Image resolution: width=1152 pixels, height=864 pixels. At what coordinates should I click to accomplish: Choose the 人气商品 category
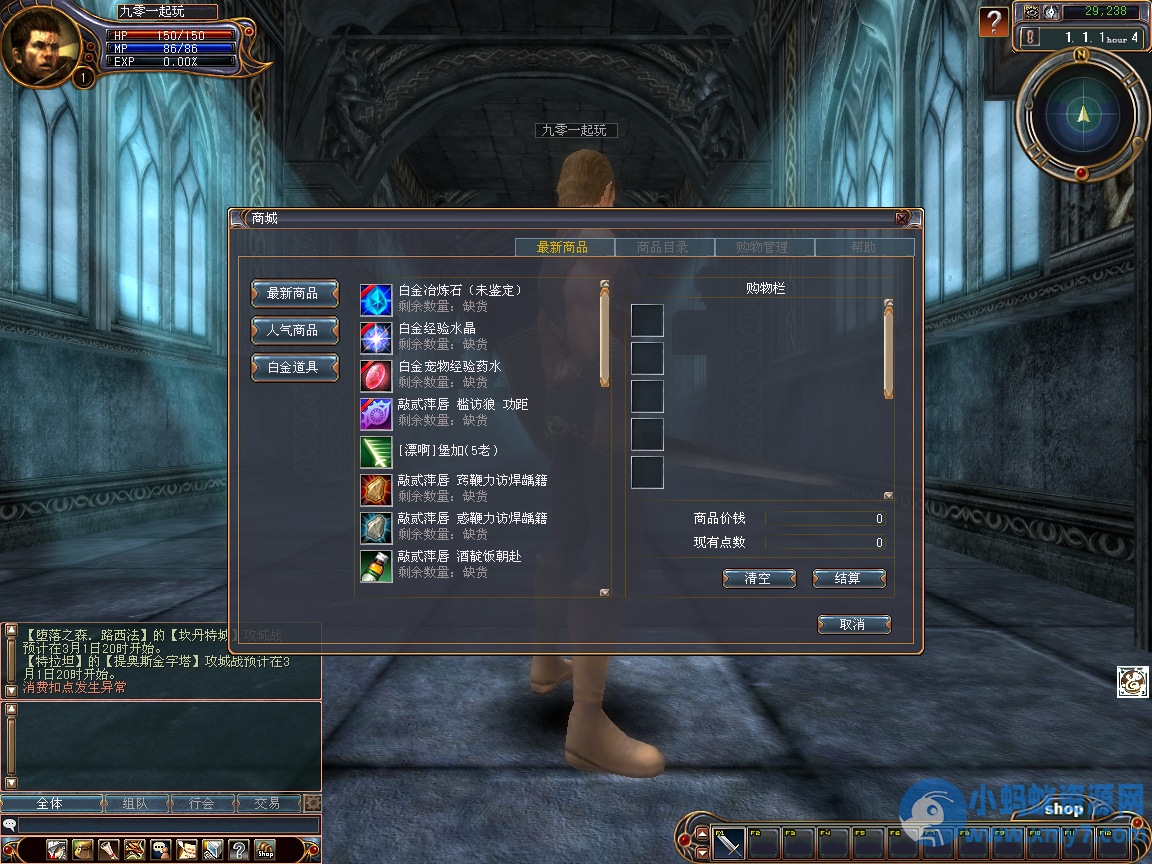point(293,330)
